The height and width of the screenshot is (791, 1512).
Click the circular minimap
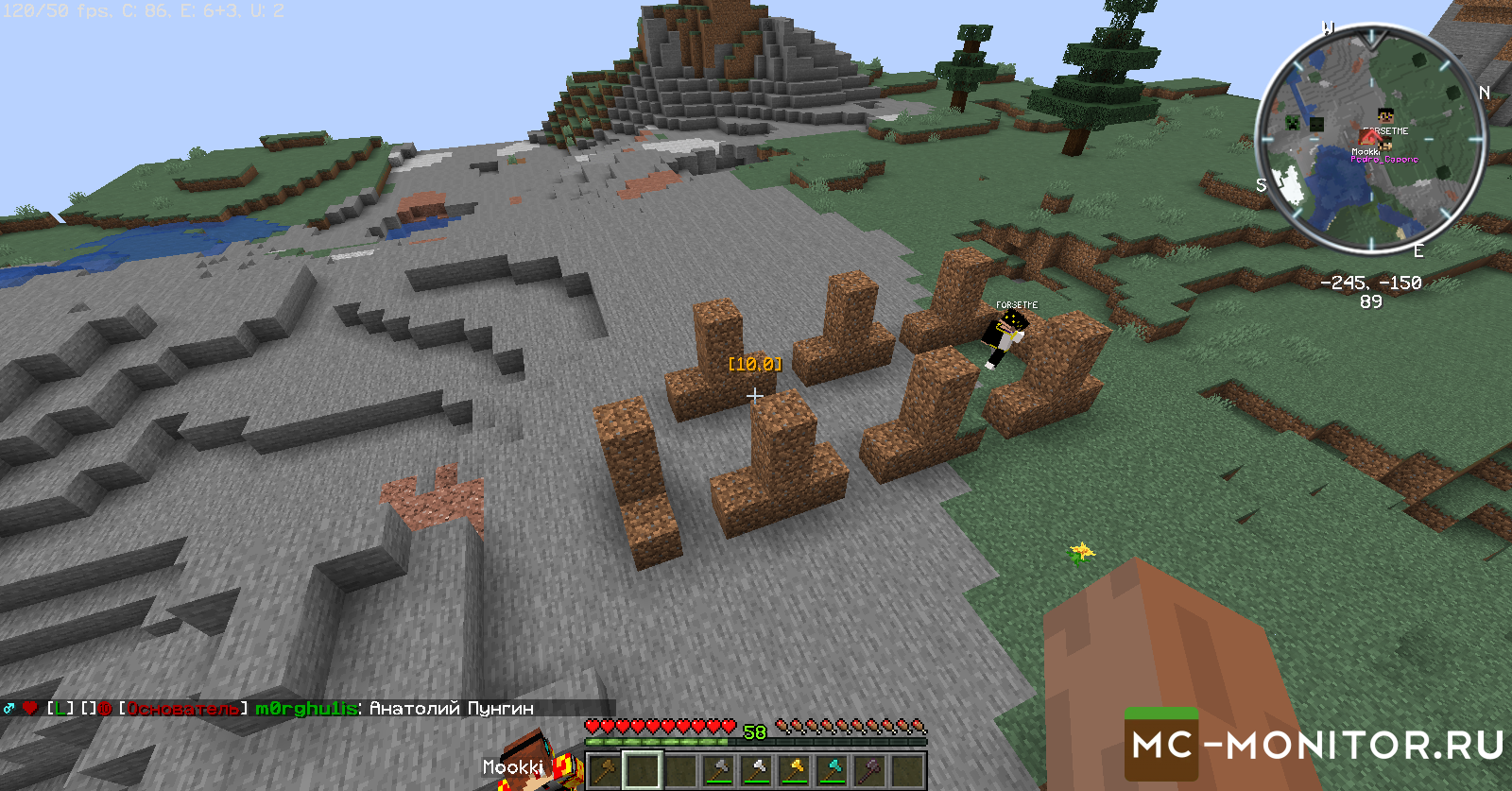pyautogui.click(x=1370, y=140)
